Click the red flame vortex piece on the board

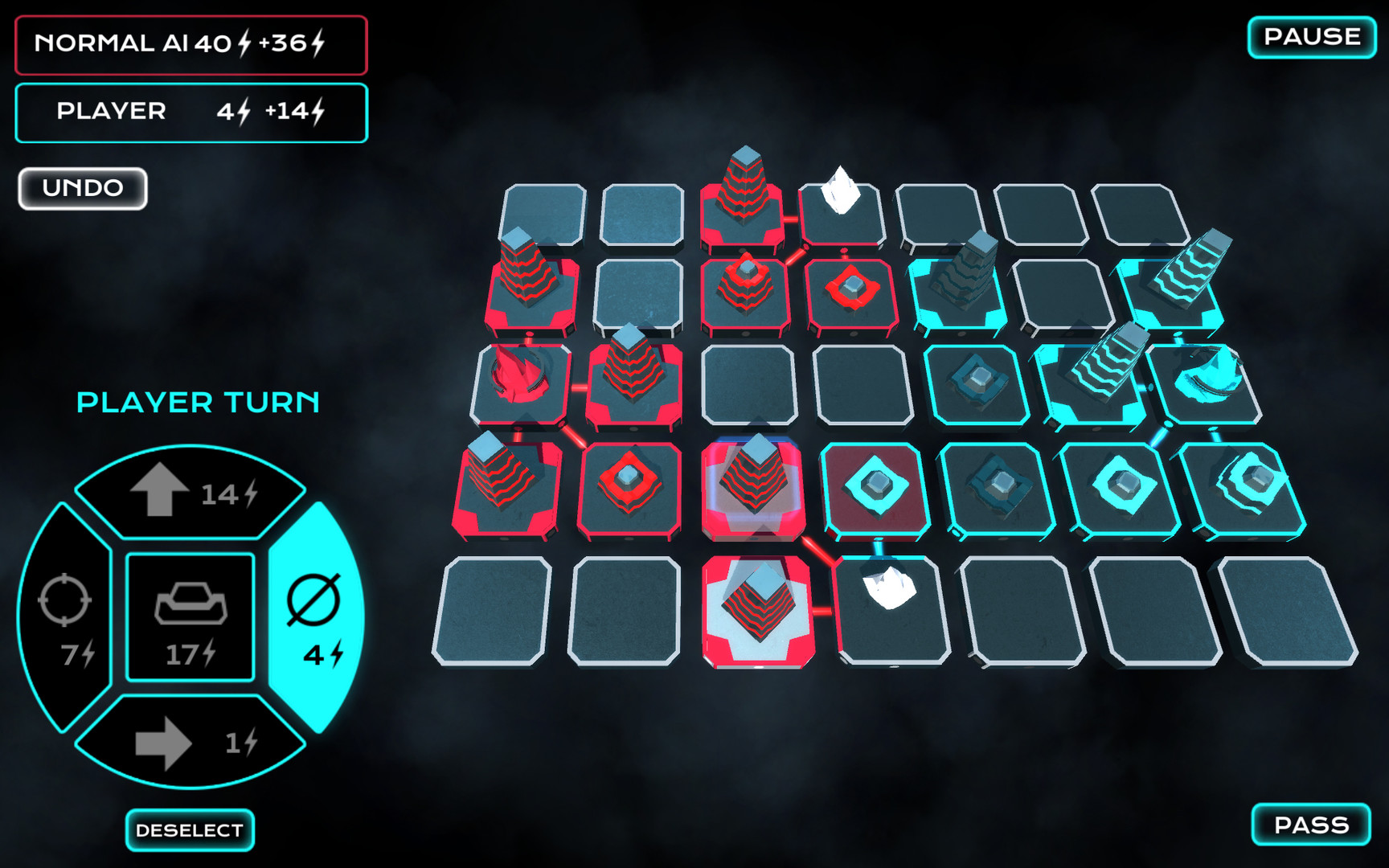518,374
